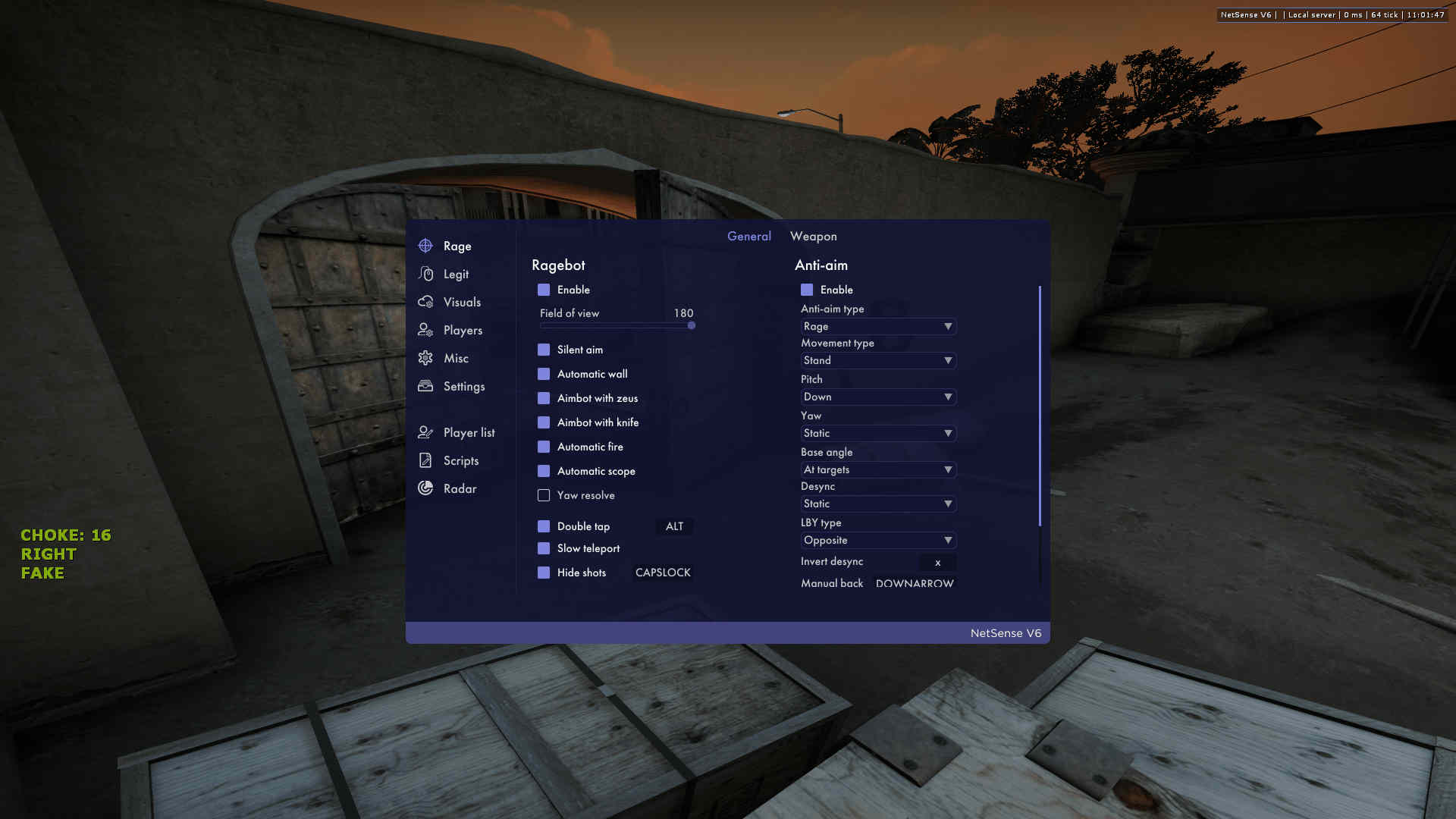The image size is (1456, 819).
Task: Switch to the Weapon tab
Action: (813, 236)
